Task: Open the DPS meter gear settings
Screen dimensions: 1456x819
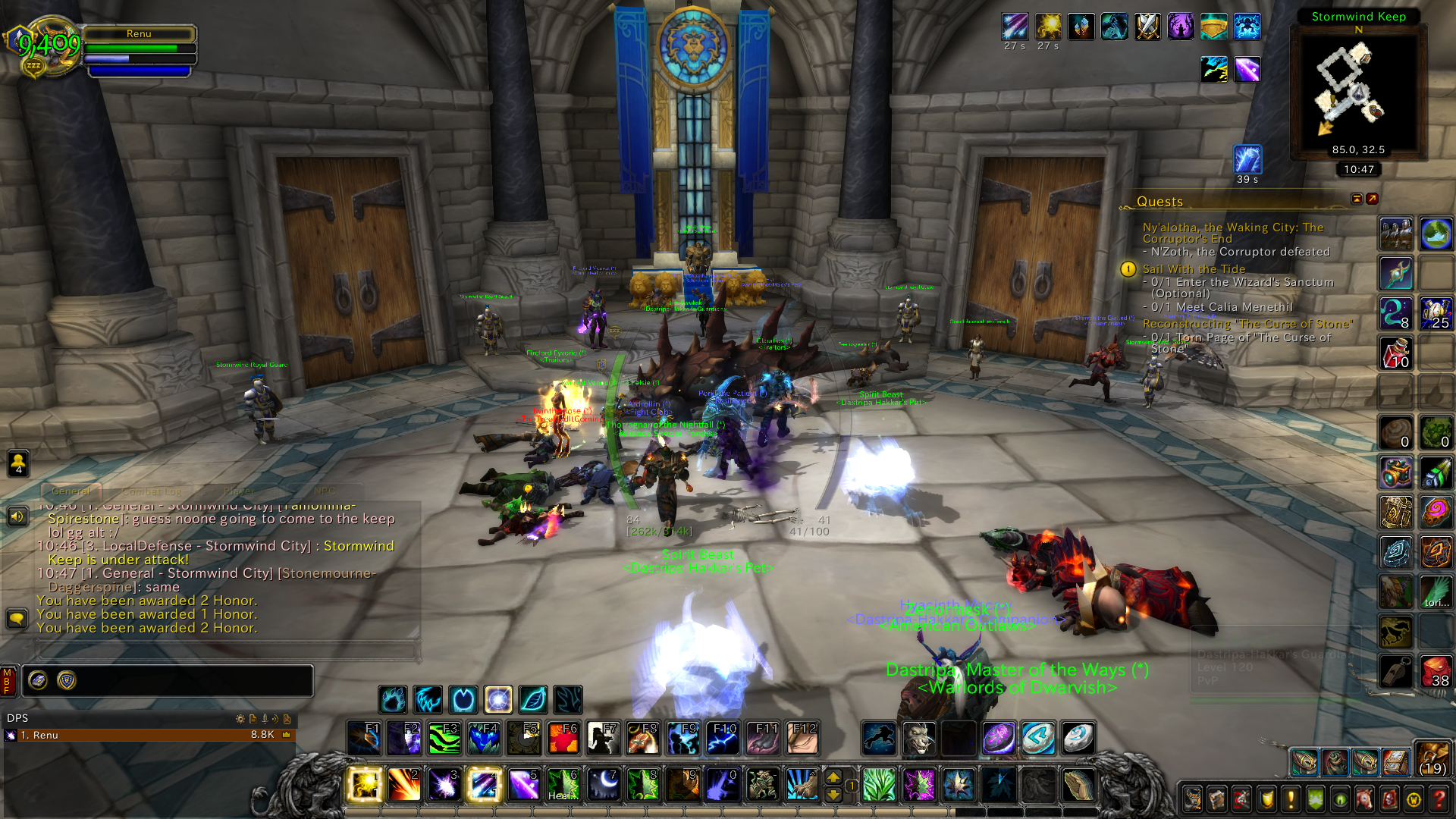Action: point(240,718)
